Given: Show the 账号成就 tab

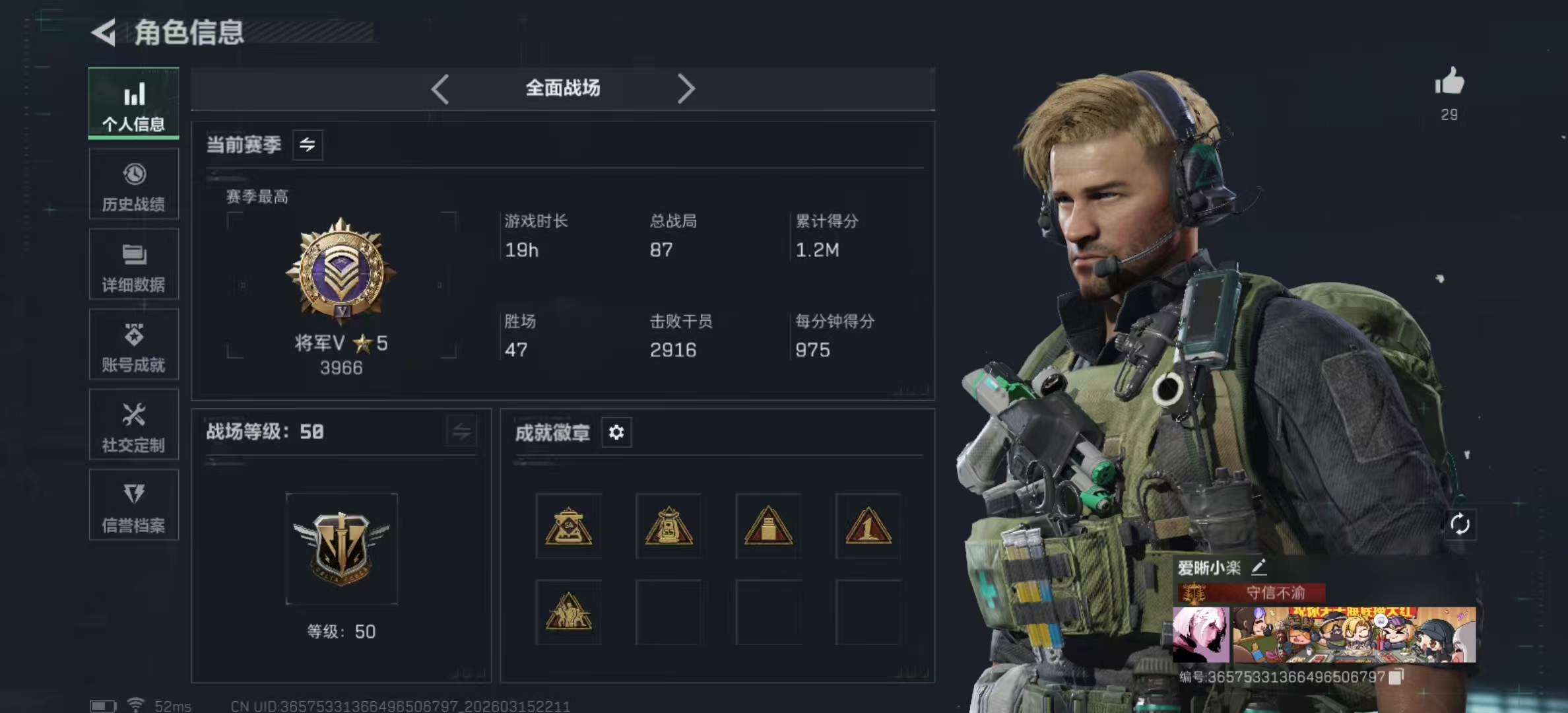Looking at the screenshot, I should click(x=133, y=345).
